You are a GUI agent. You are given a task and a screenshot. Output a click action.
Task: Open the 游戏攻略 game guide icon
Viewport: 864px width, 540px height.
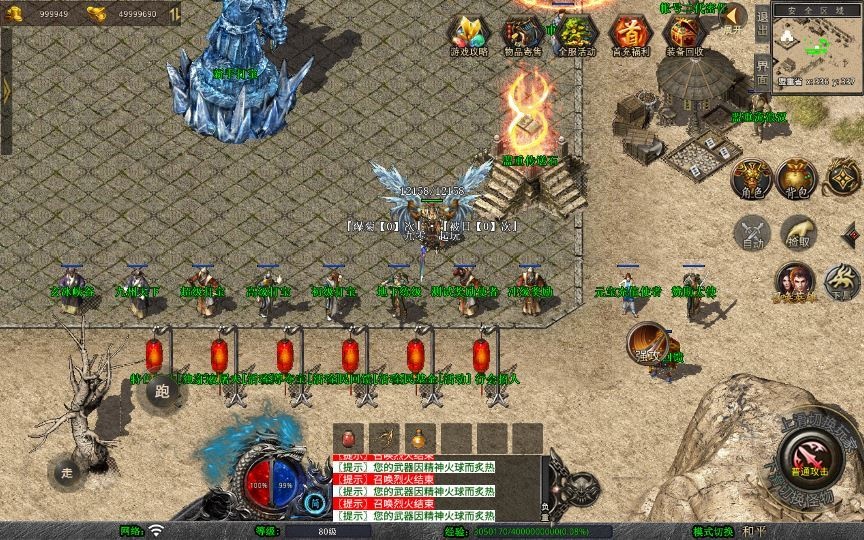click(469, 35)
